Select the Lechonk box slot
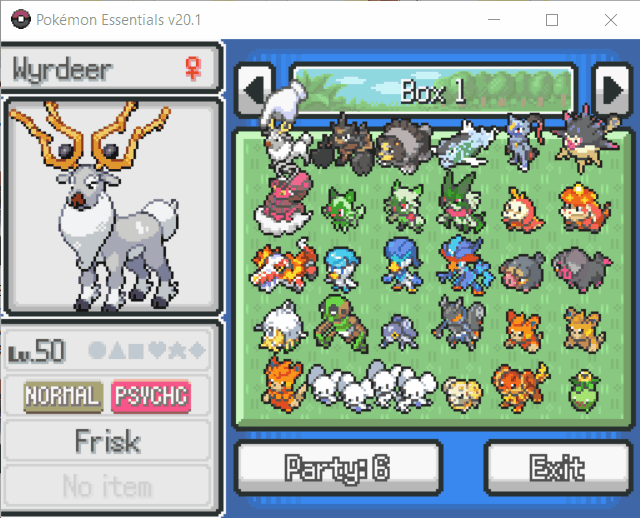This screenshot has width=640, height=518. [519, 266]
